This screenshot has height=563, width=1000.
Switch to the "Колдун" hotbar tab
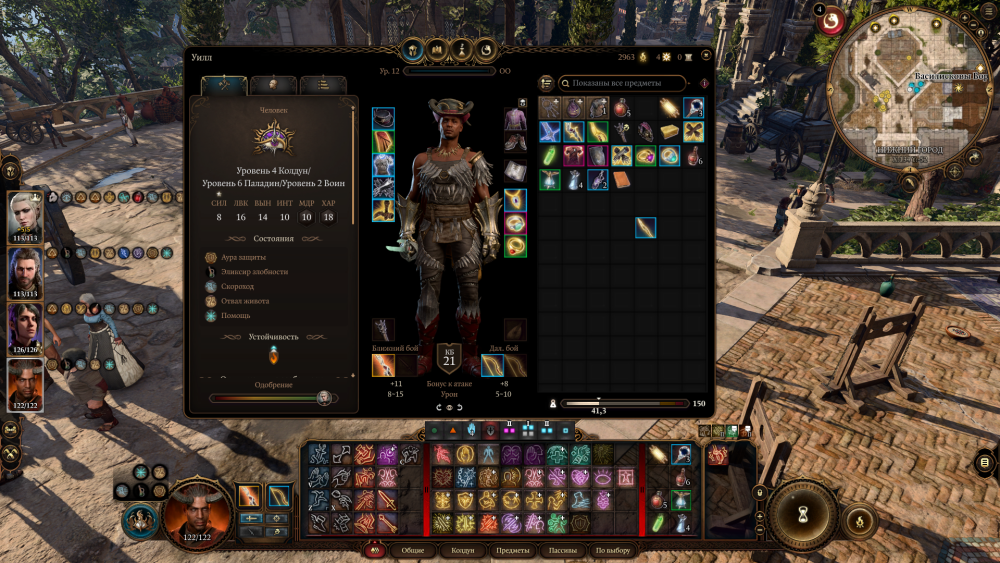coord(463,551)
